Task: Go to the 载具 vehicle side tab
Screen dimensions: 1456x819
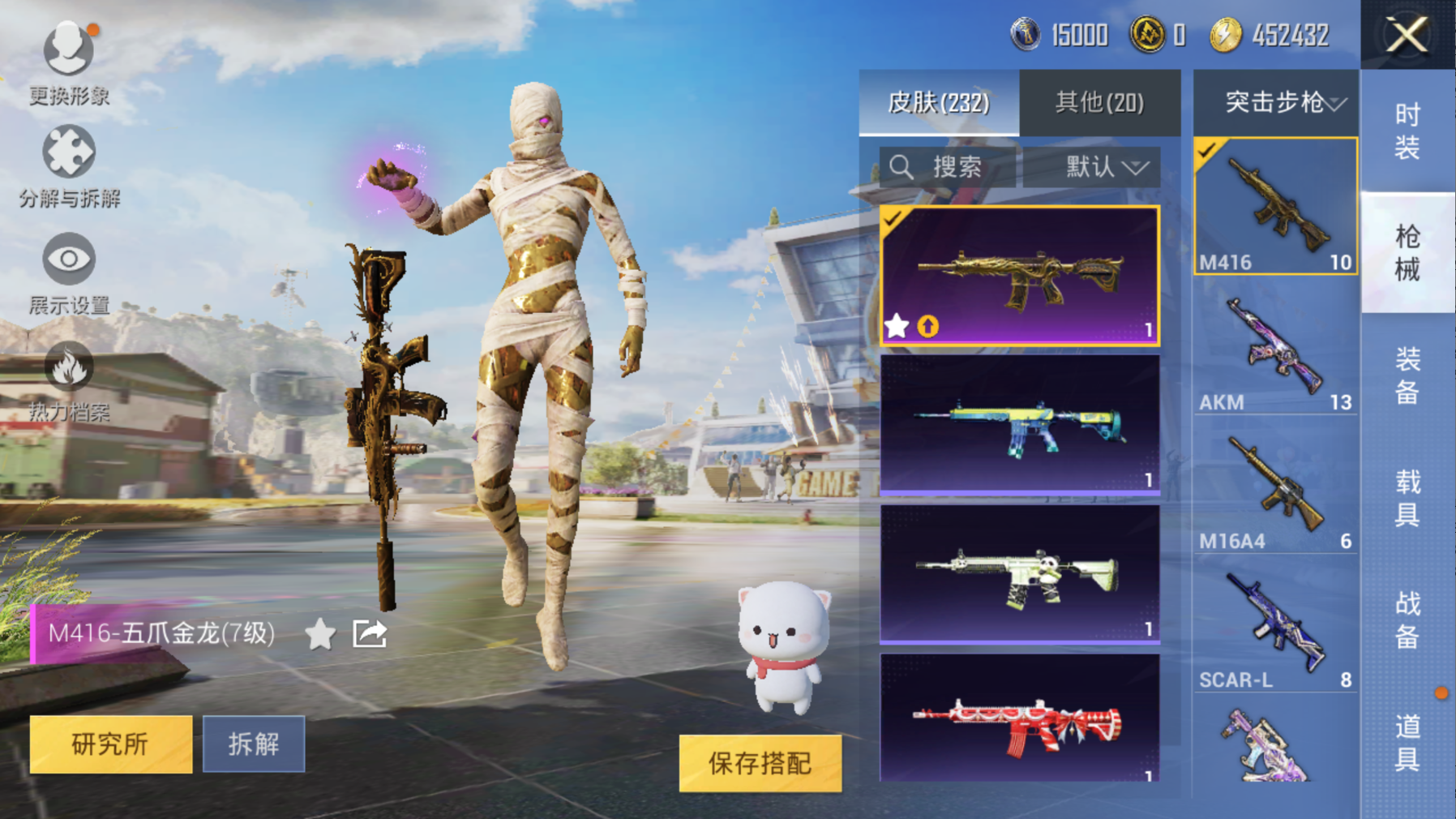Action: point(1407,497)
